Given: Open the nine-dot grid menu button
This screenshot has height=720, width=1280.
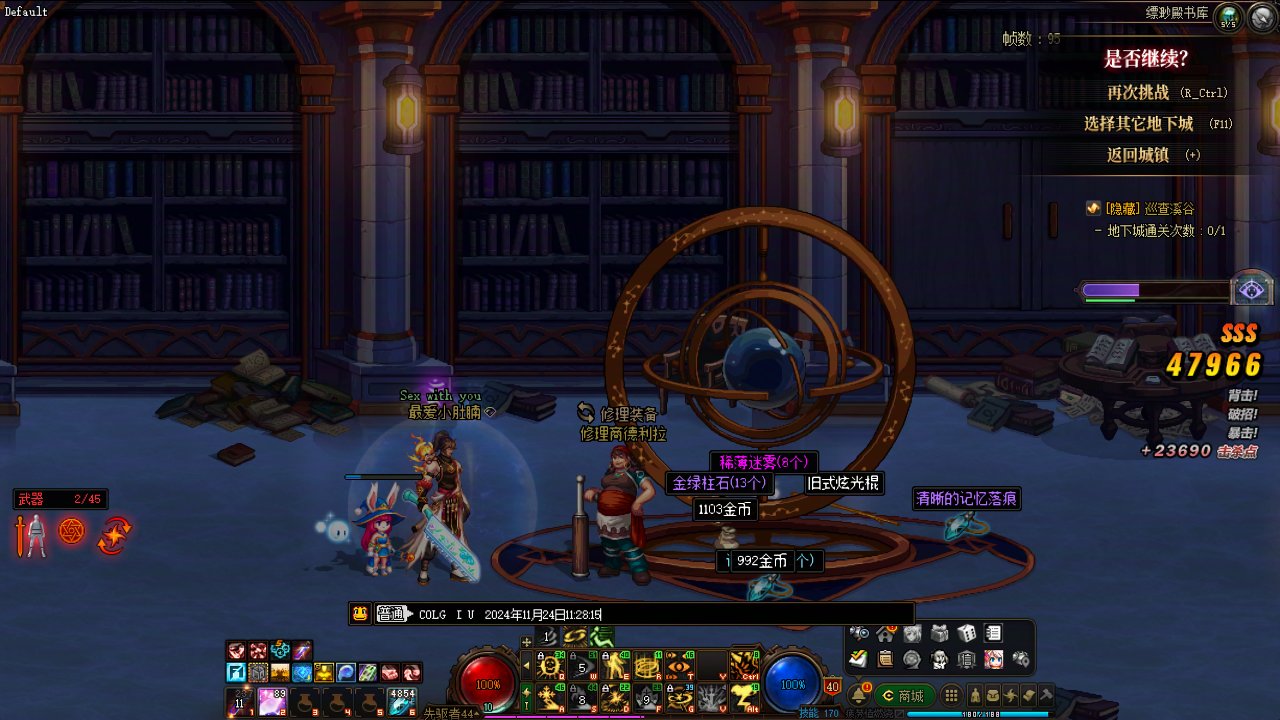Looking at the screenshot, I should (x=951, y=695).
